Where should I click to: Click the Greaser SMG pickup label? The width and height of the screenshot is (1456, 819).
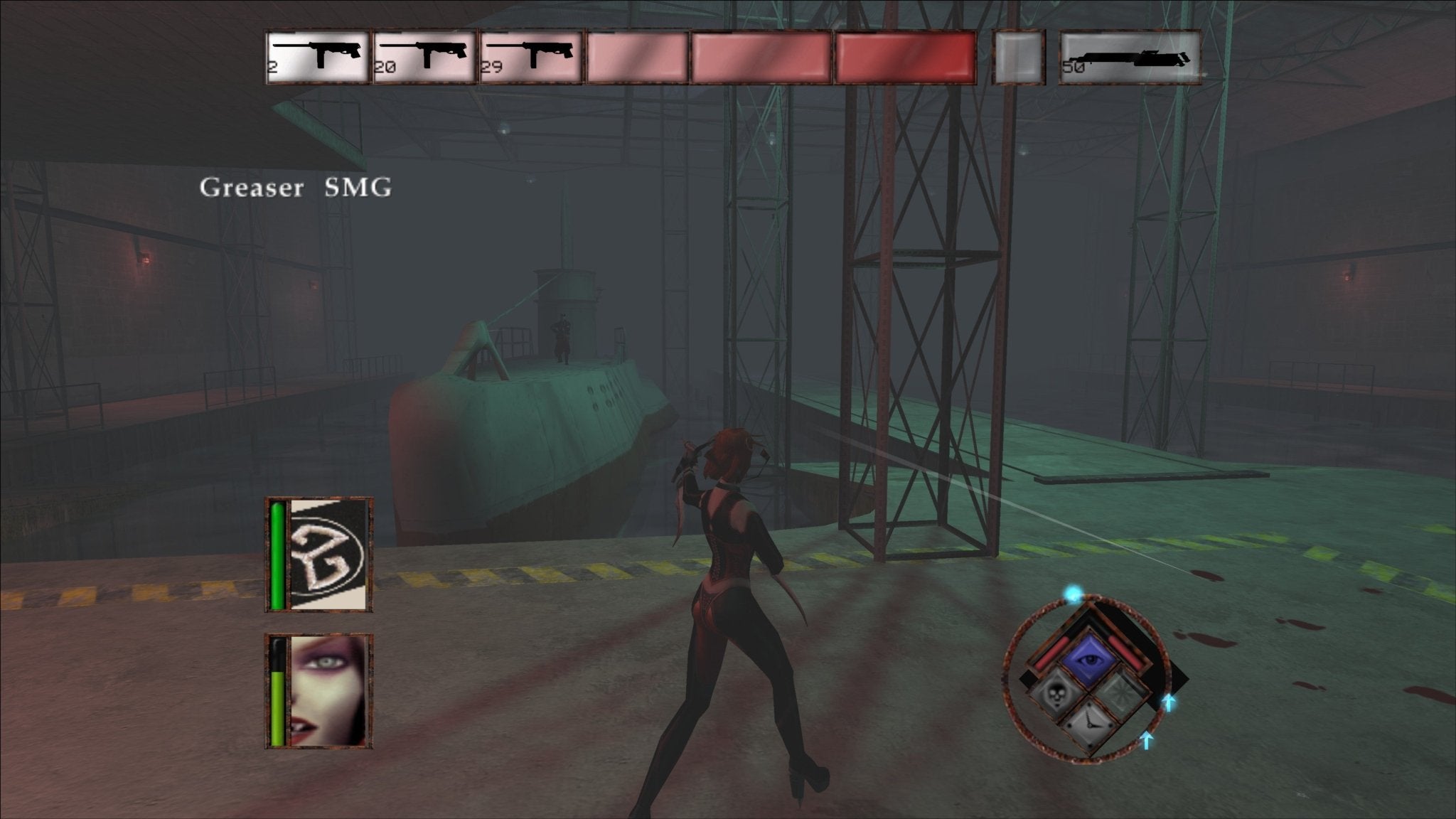coord(295,186)
